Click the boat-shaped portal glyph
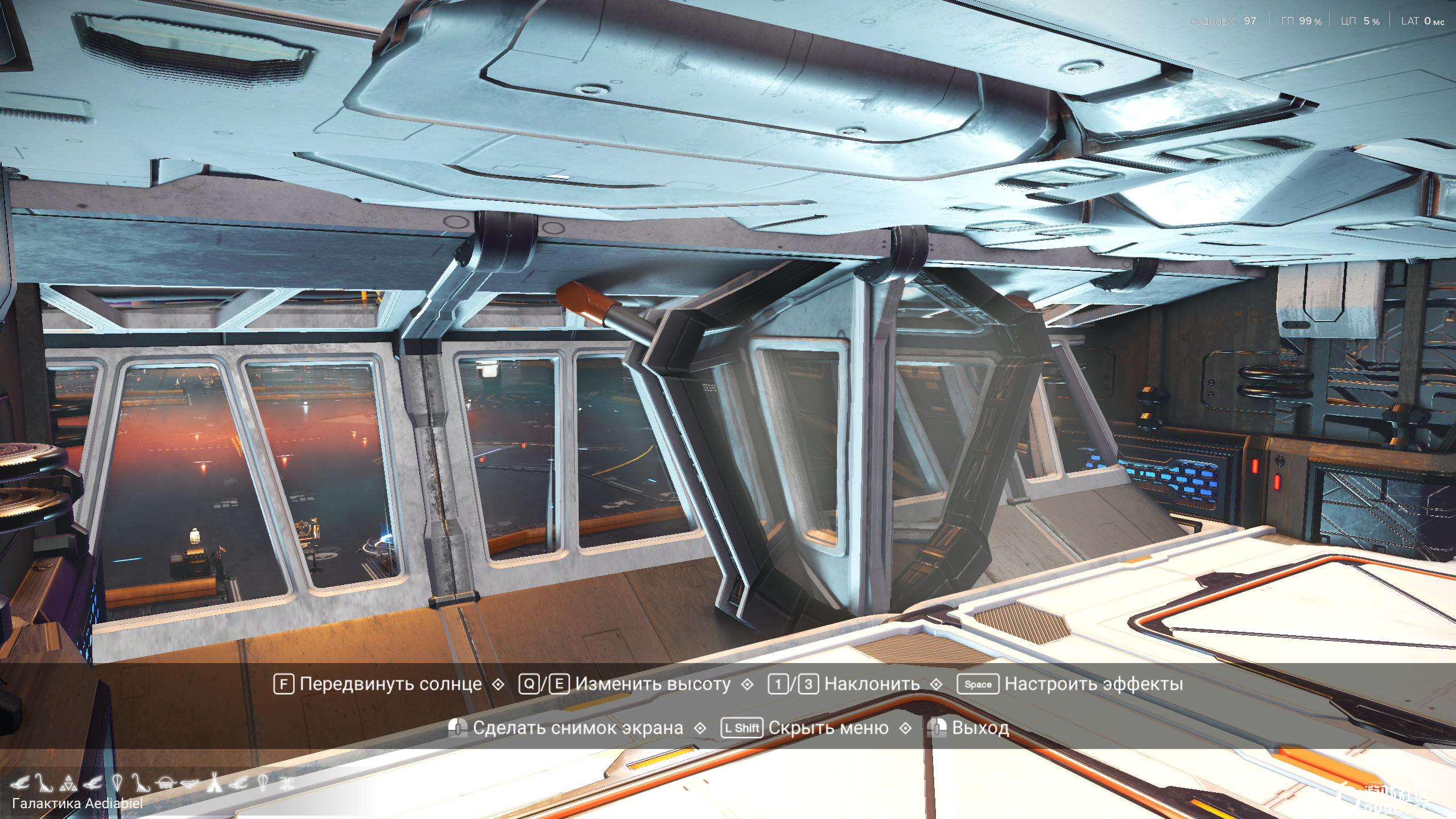 (x=189, y=783)
